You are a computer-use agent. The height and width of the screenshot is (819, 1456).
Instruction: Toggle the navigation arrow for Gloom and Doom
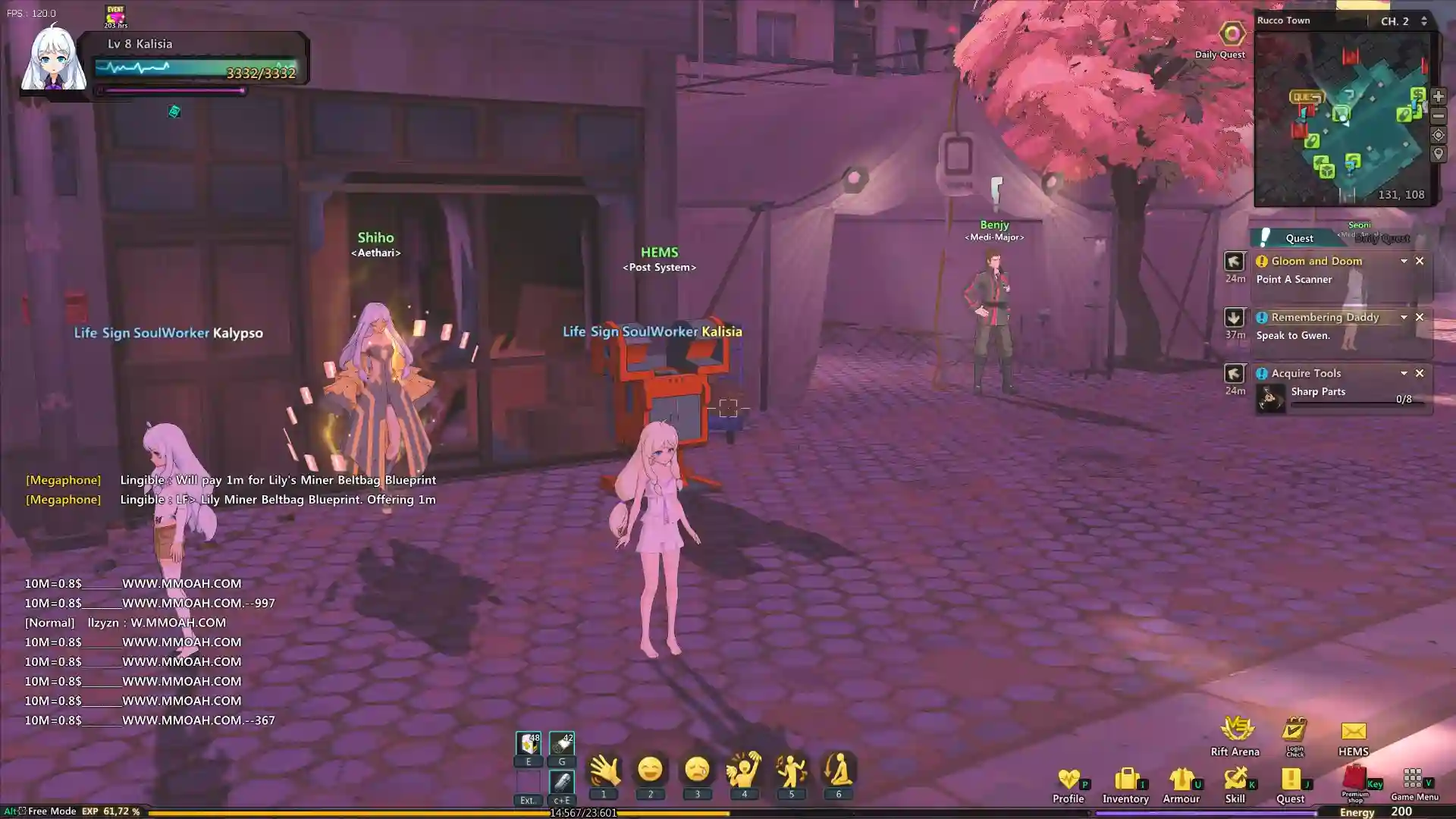pyautogui.click(x=1234, y=262)
